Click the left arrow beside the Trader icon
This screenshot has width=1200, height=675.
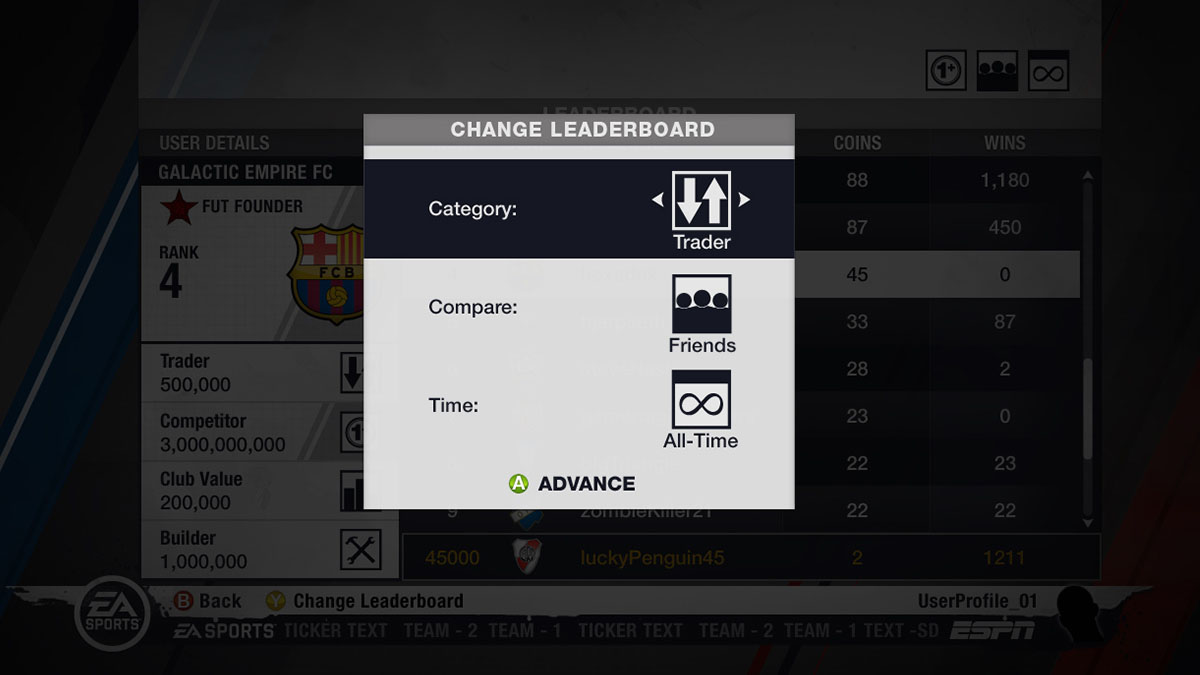[657, 200]
